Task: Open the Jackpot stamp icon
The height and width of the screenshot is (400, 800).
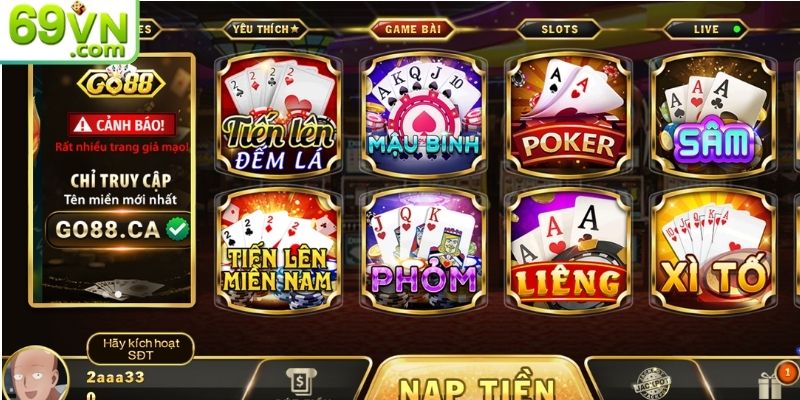Action: tap(653, 384)
